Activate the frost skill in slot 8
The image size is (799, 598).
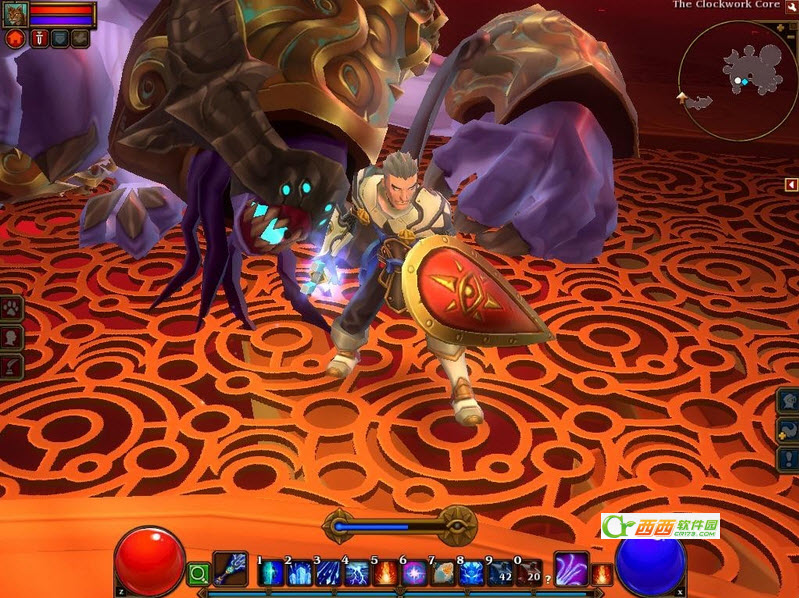click(x=472, y=574)
